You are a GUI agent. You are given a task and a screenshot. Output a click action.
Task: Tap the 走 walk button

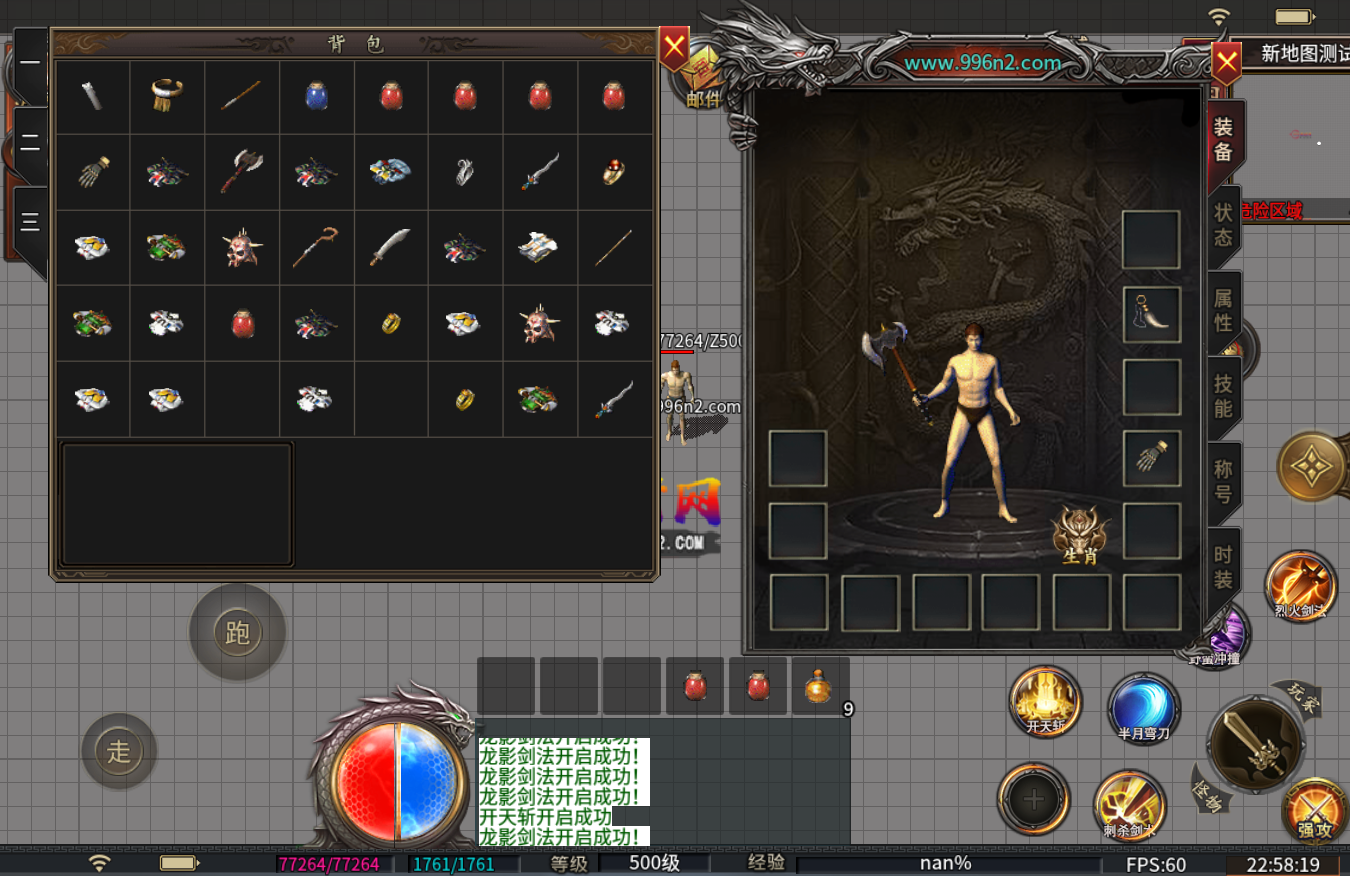coord(119,751)
